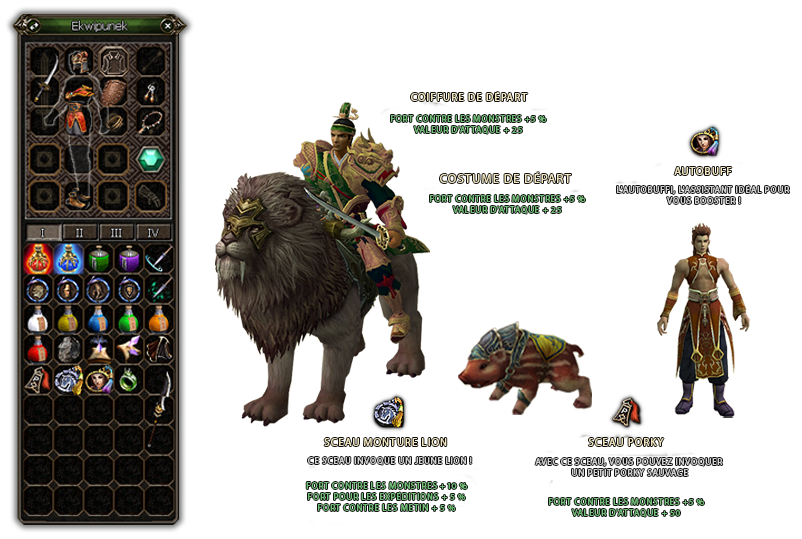Click the green emerald gem slot

click(150, 158)
